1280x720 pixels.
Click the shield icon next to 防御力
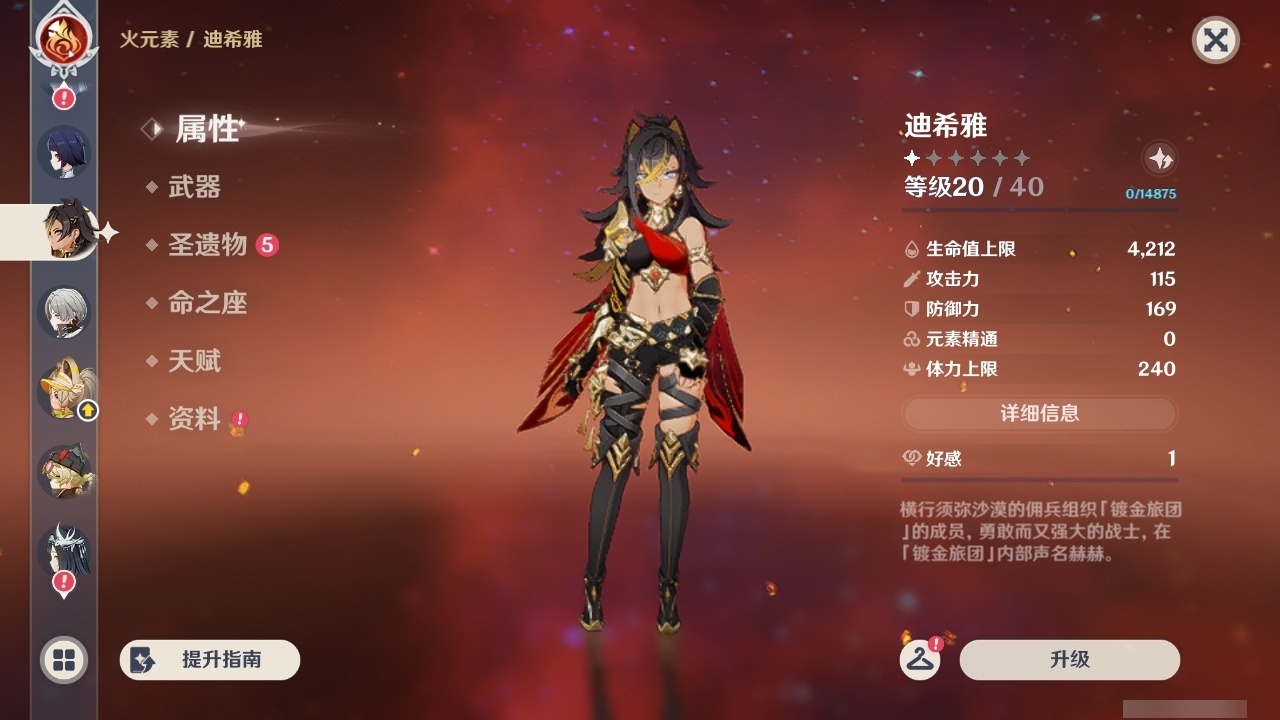(911, 309)
